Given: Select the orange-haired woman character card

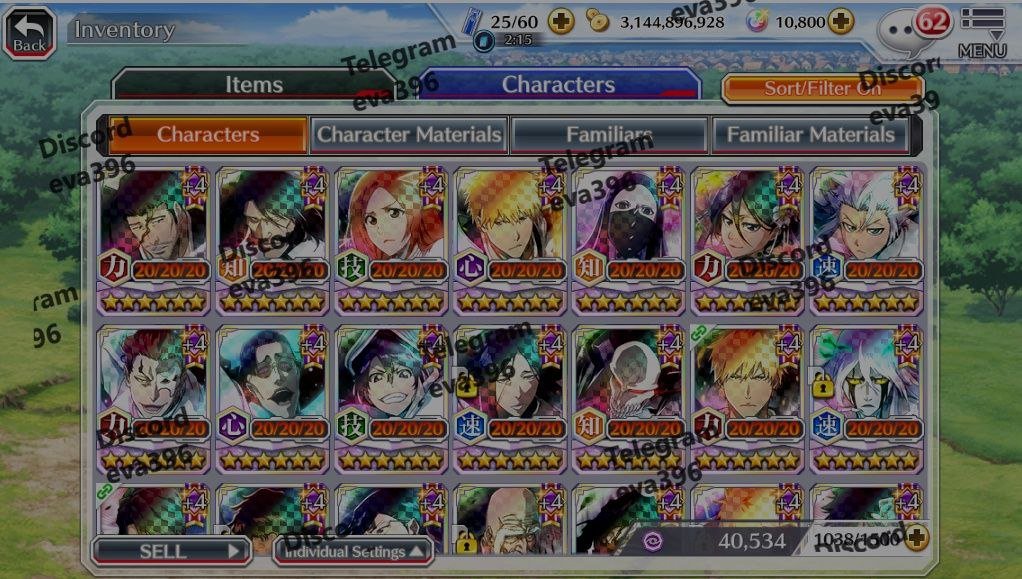Looking at the screenshot, I should point(391,240).
